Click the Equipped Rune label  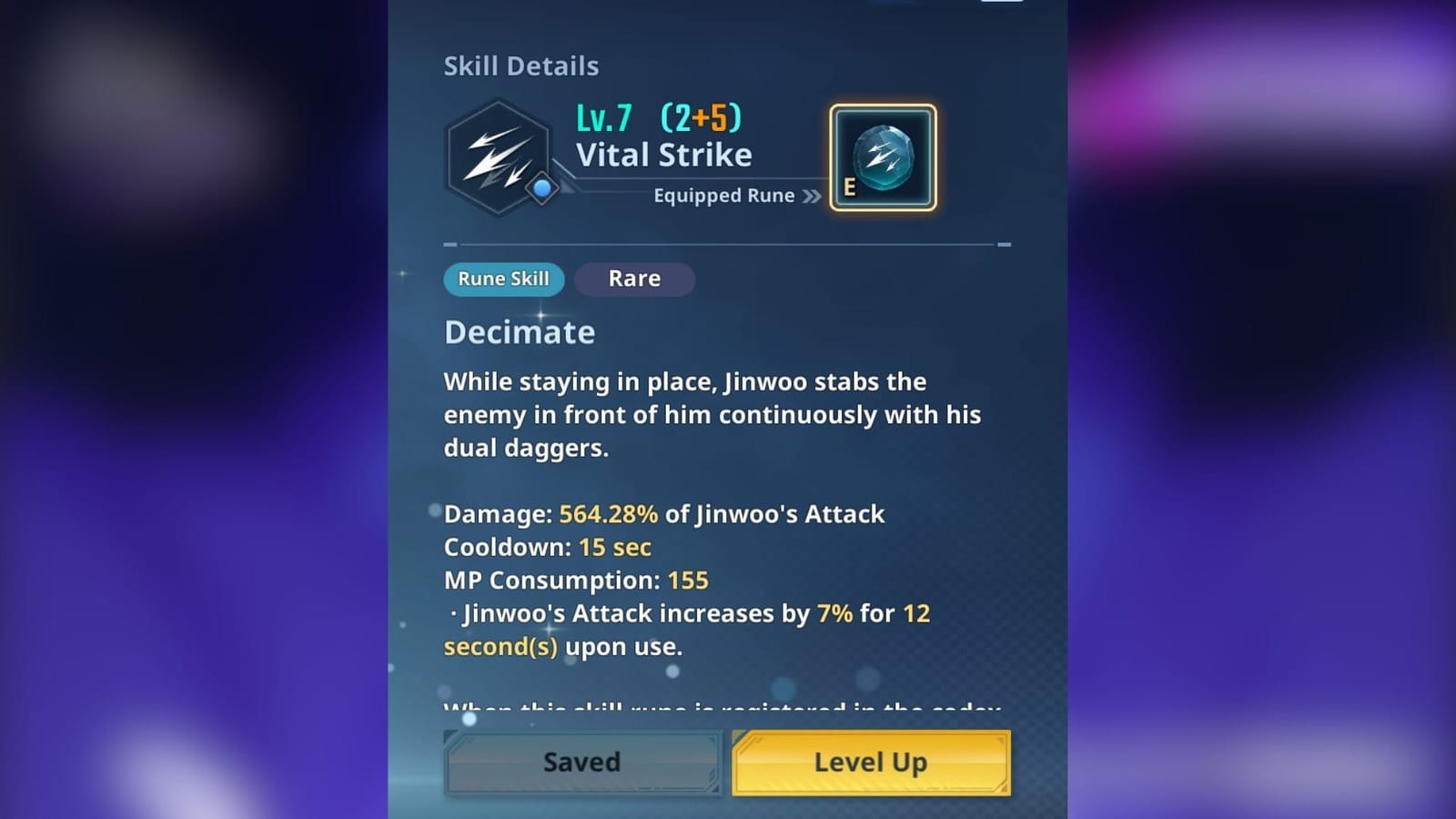(x=724, y=195)
